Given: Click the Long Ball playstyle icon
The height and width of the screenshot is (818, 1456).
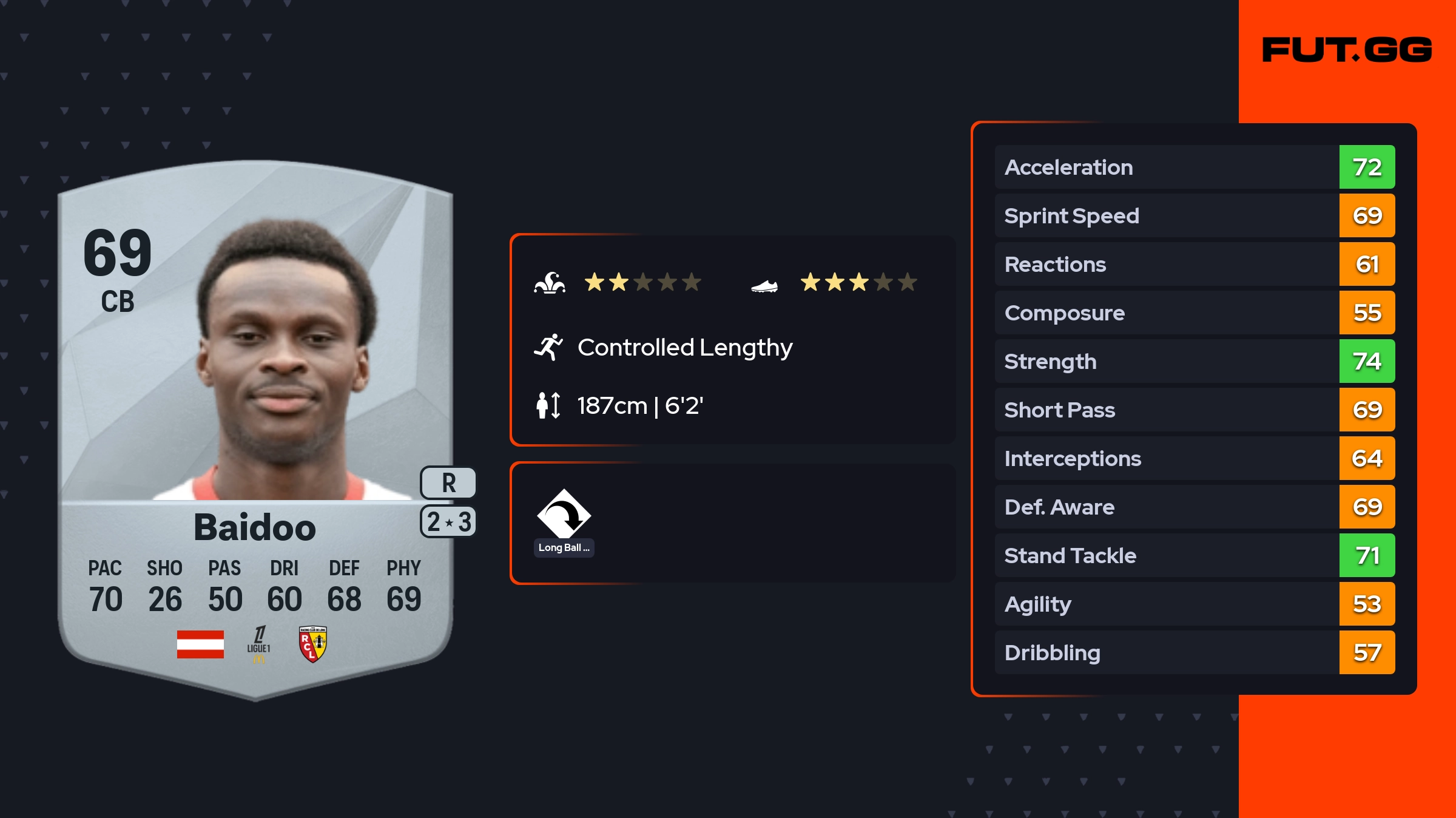Looking at the screenshot, I should click(564, 515).
